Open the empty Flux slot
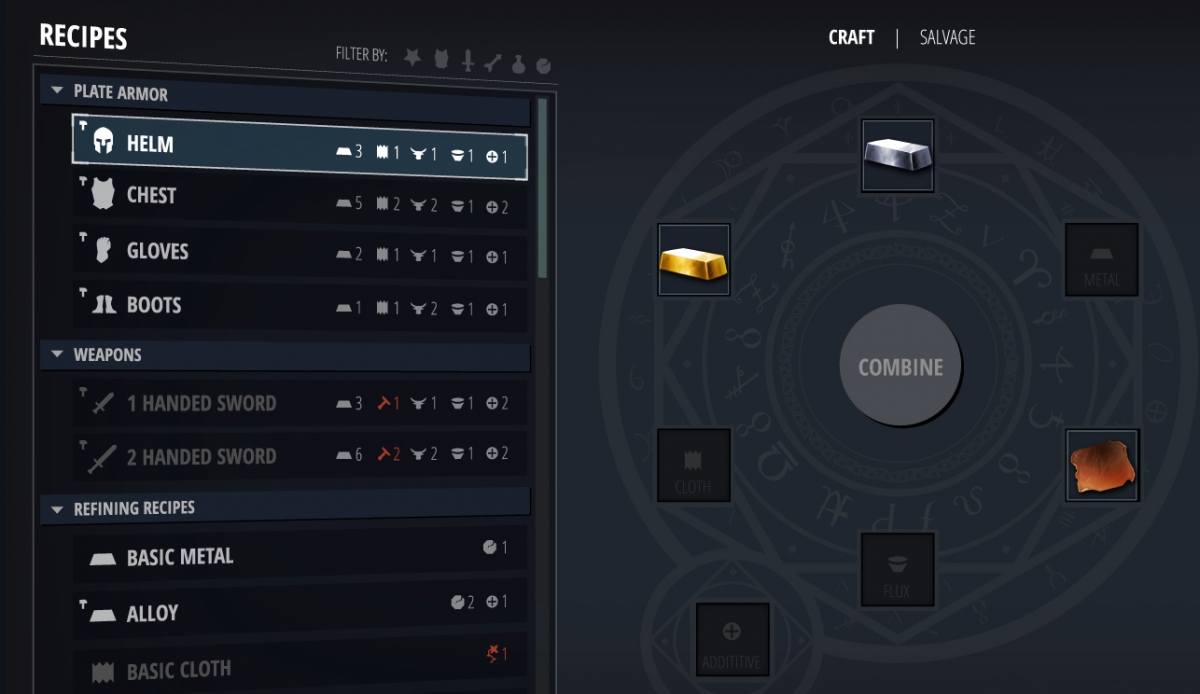The width and height of the screenshot is (1200, 694). pos(897,569)
